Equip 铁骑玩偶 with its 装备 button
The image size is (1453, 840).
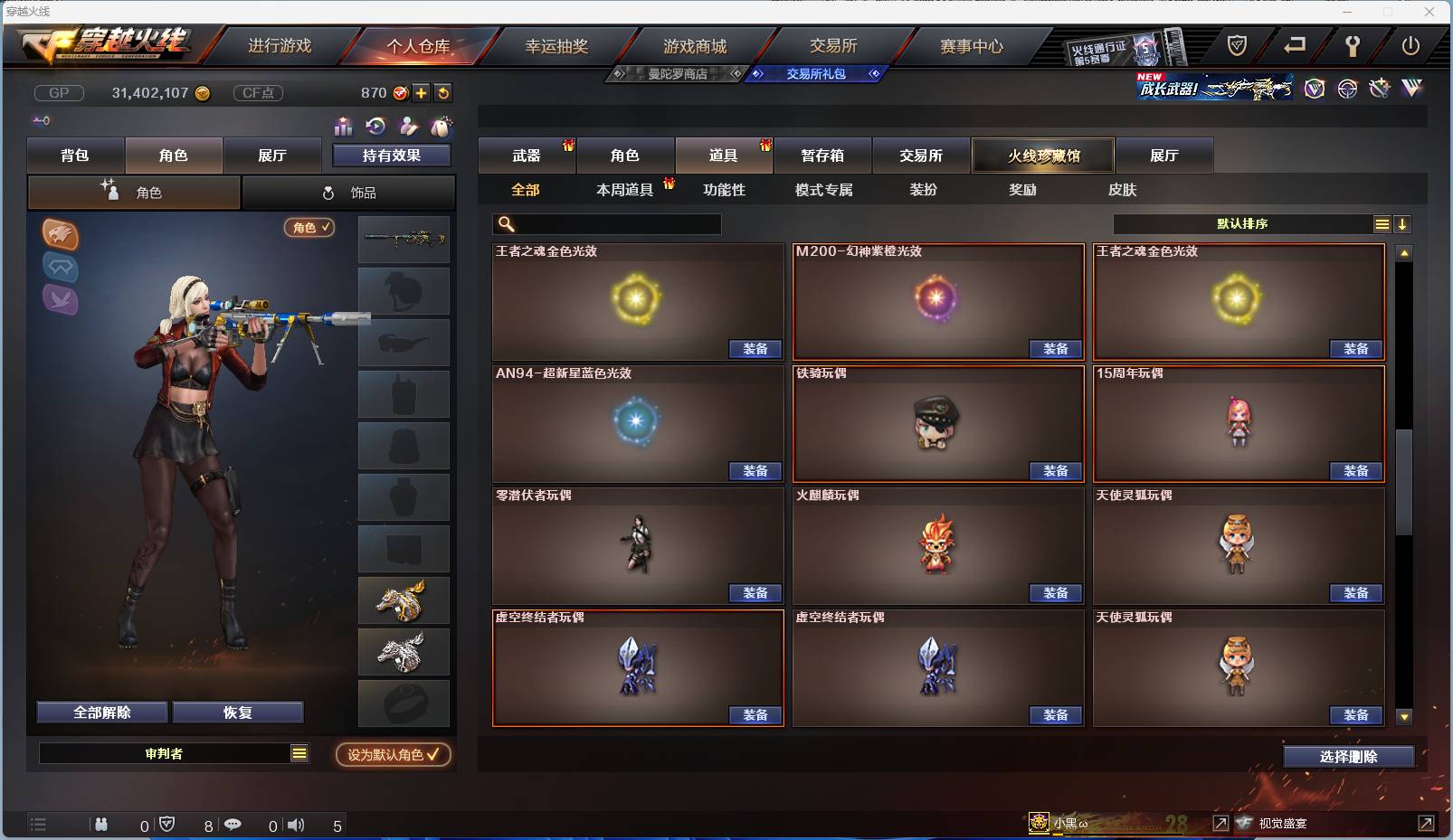tap(1056, 471)
